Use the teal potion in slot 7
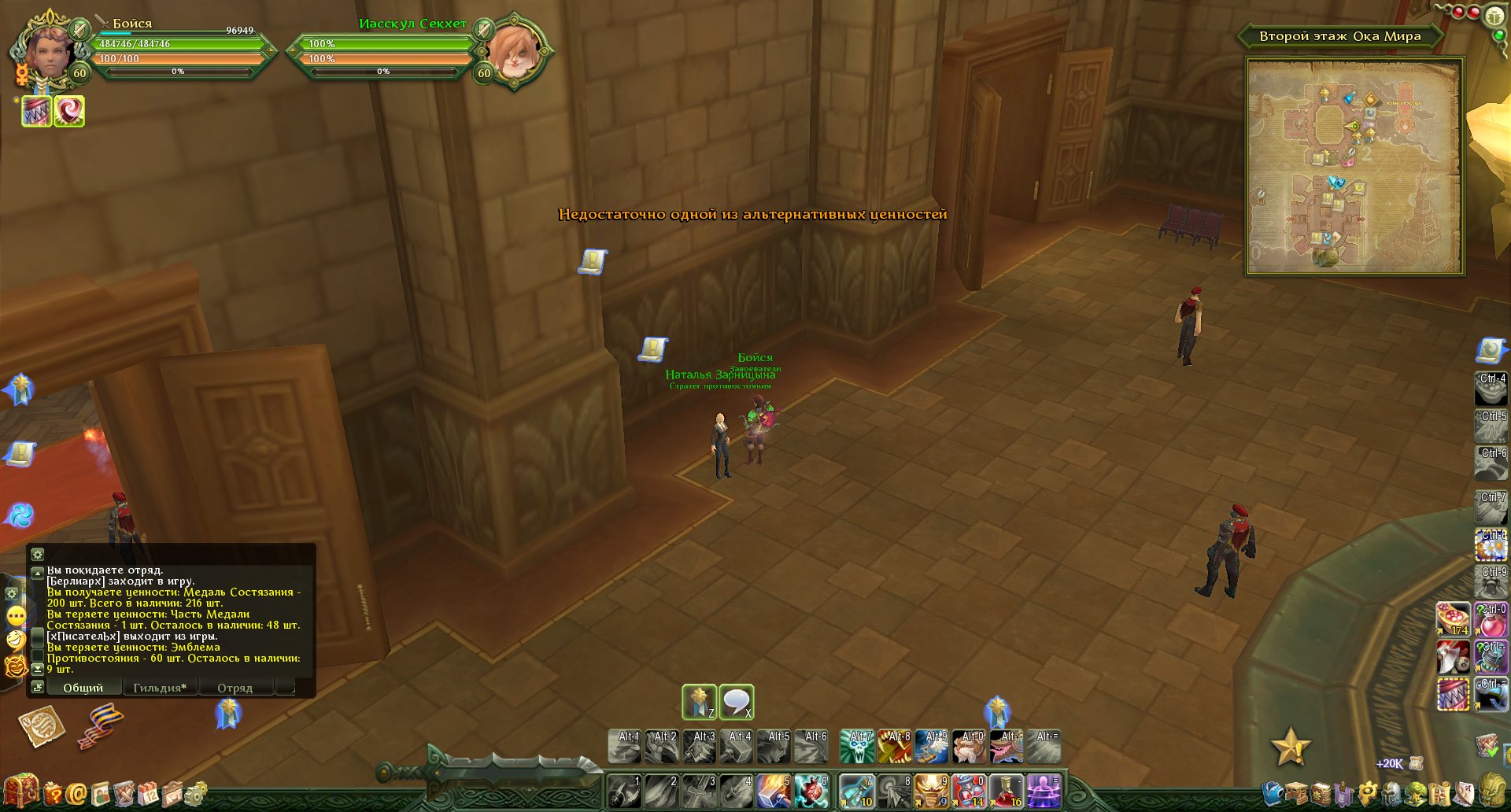The width and height of the screenshot is (1511, 812). [856, 792]
